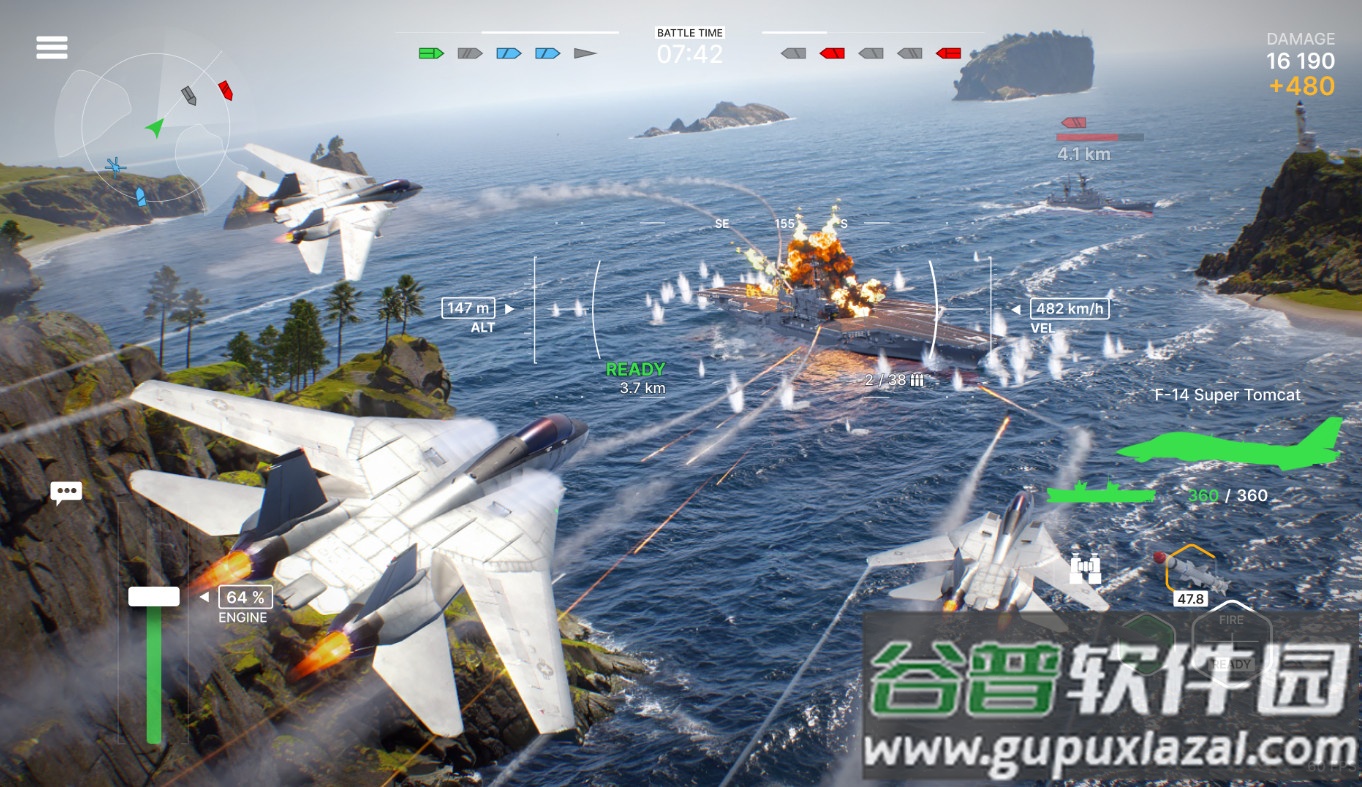
Task: Tap the READY weapon status indicator
Action: (636, 369)
